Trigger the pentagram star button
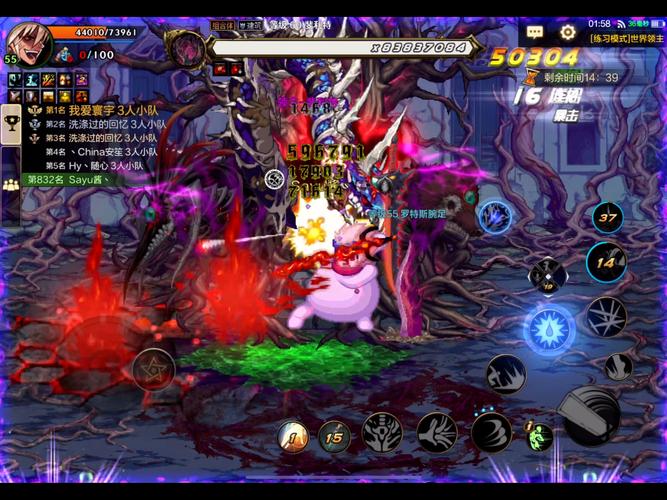 tap(153, 369)
